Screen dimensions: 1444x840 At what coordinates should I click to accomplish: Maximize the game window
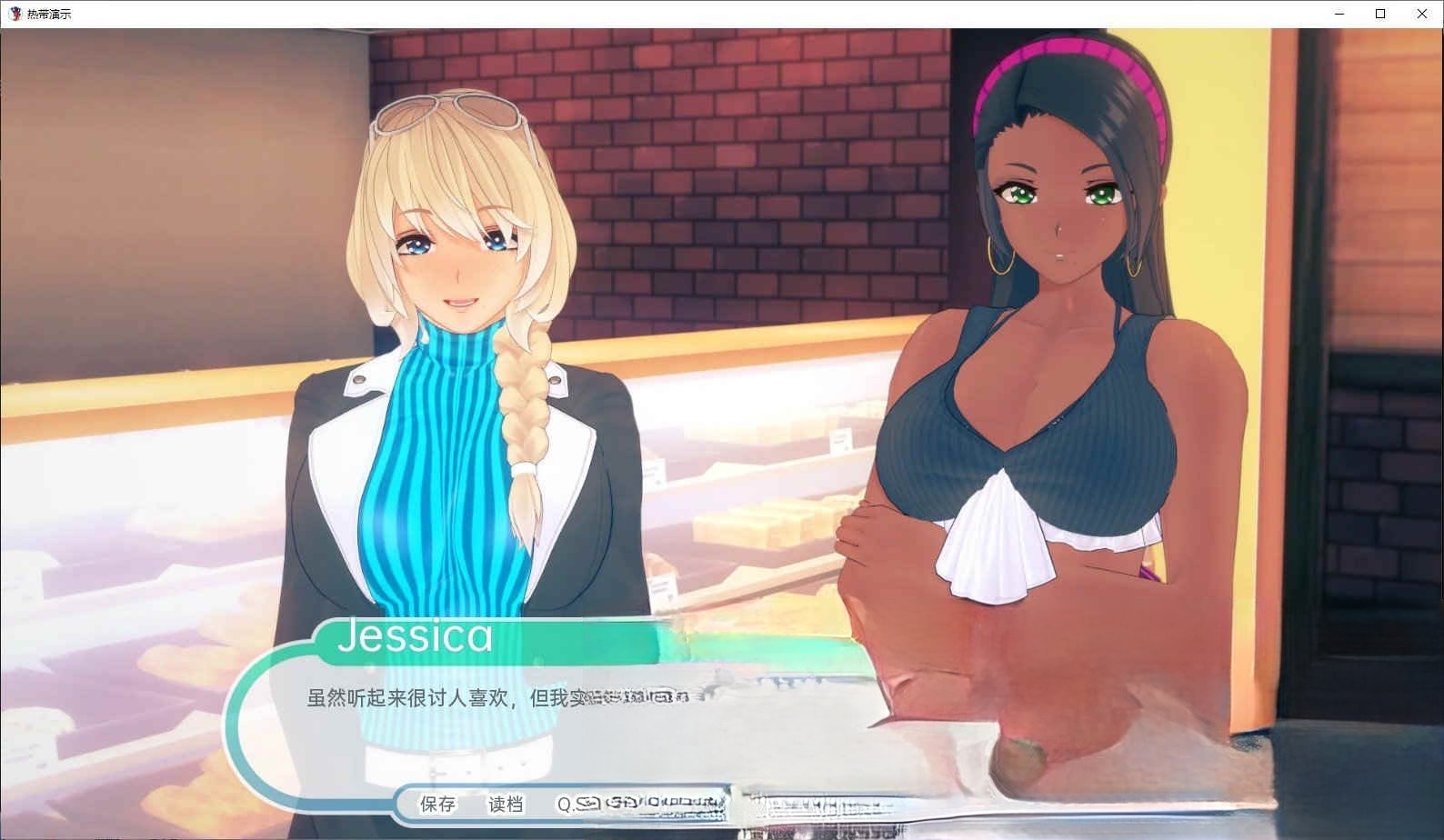[1380, 14]
